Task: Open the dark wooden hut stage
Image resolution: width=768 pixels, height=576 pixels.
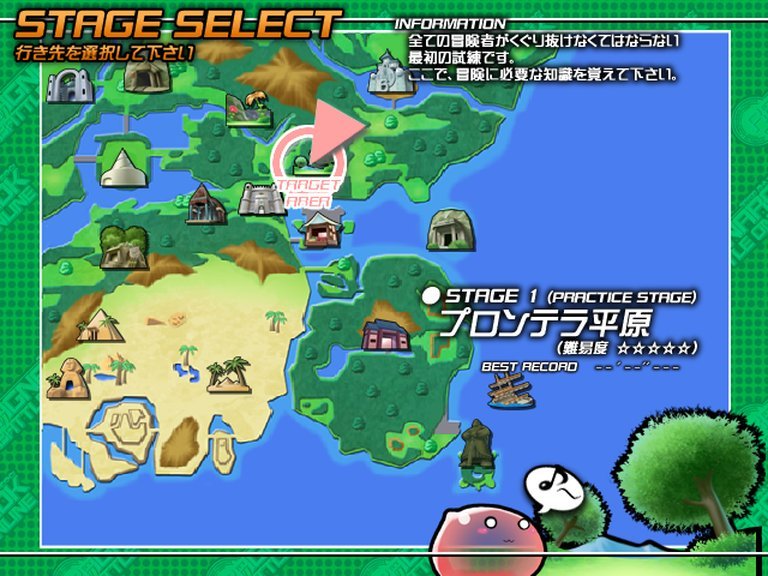Action: coord(205,204)
